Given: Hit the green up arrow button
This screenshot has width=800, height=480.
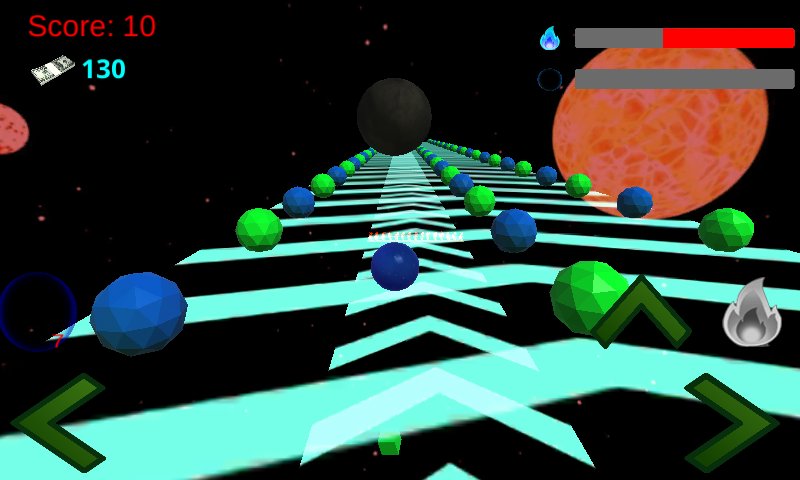Looking at the screenshot, I should 640,312.
